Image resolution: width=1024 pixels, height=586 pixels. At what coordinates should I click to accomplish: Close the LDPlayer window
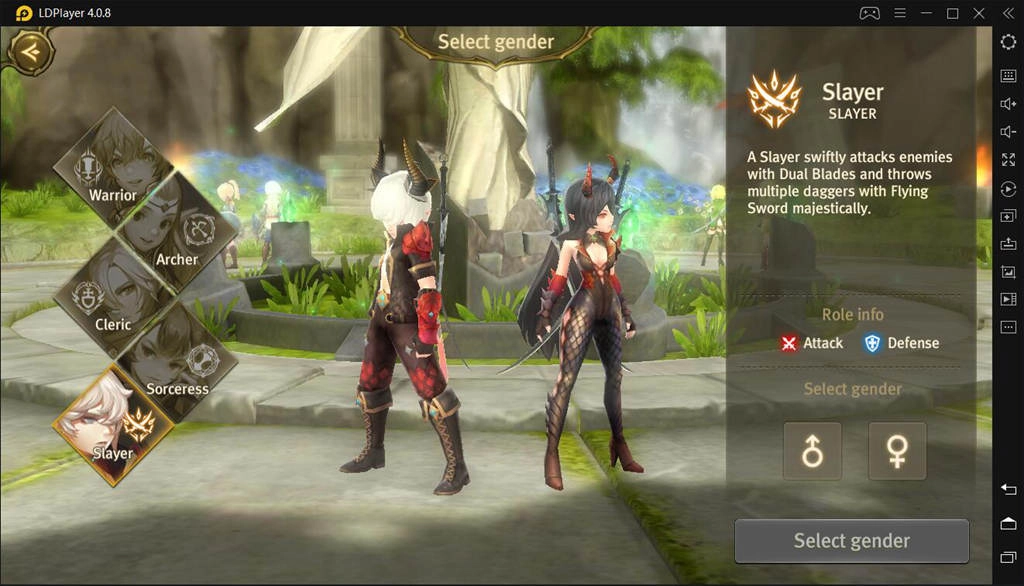980,13
